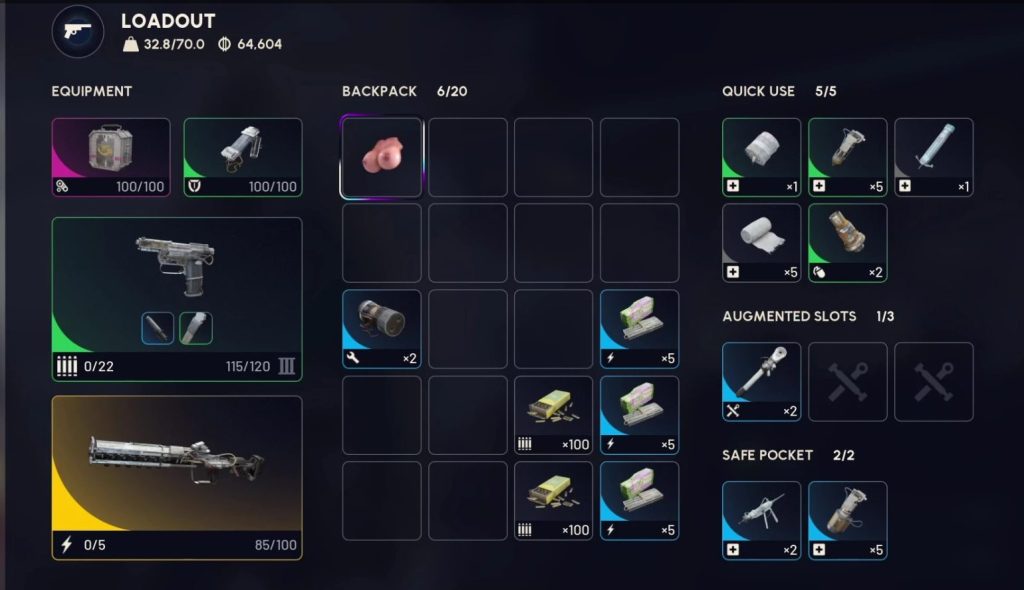This screenshot has height=590, width=1024.
Task: Click the pink augment equipment slot
Action: coord(111,157)
